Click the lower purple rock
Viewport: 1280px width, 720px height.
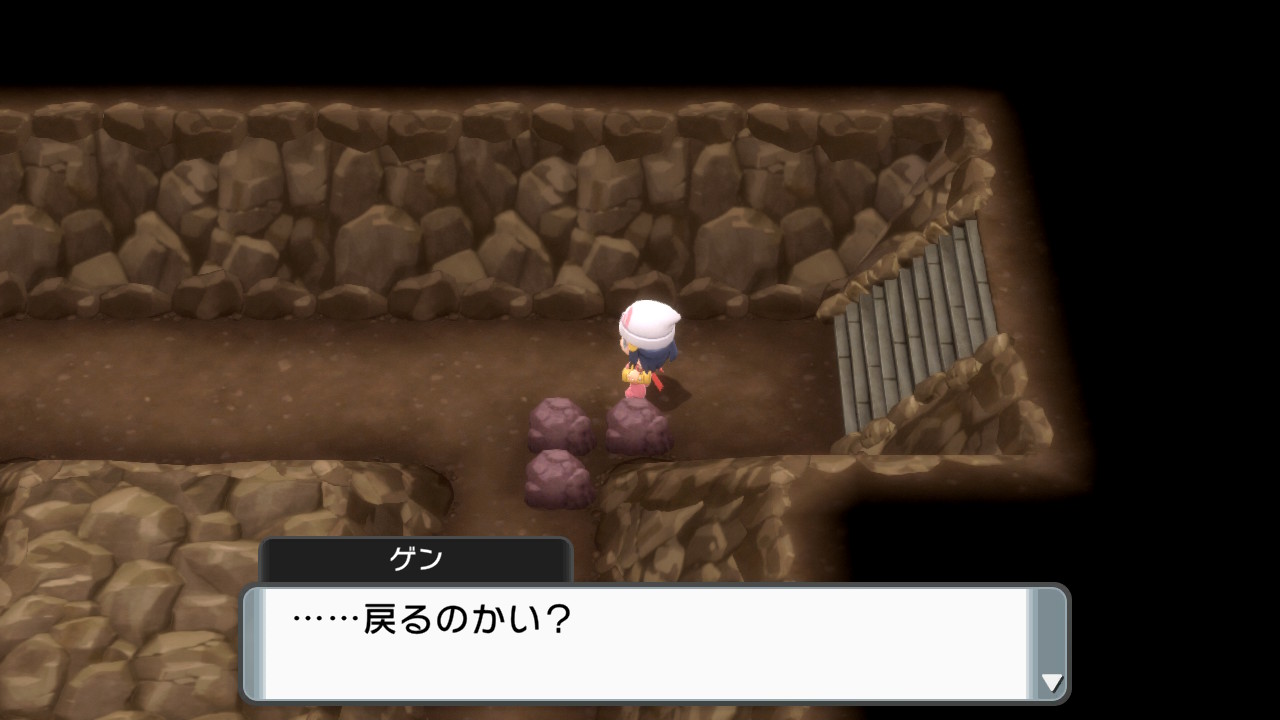coord(560,480)
